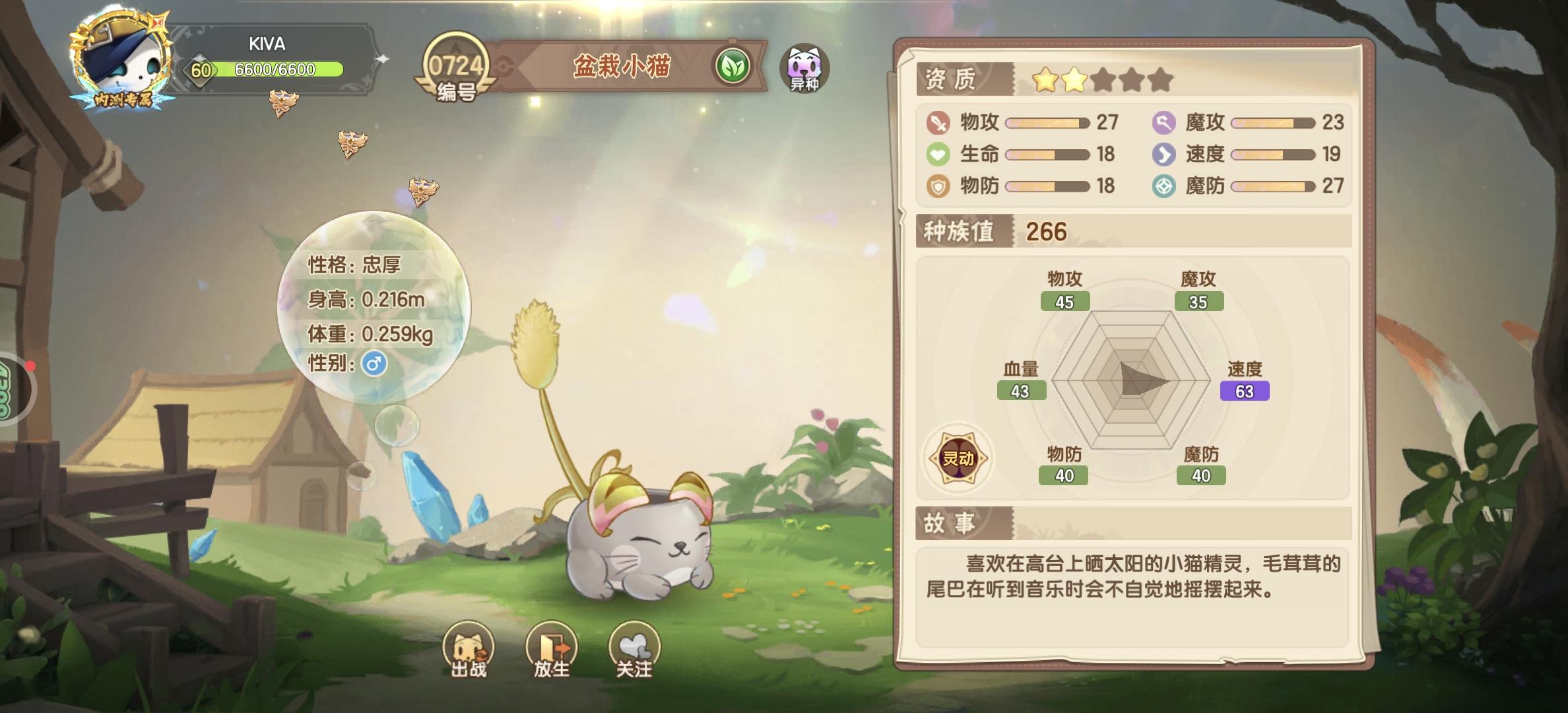The height and width of the screenshot is (713, 1568).
Task: Click the grass type leaf icon beside 盆栽小猫
Action: 735,65
